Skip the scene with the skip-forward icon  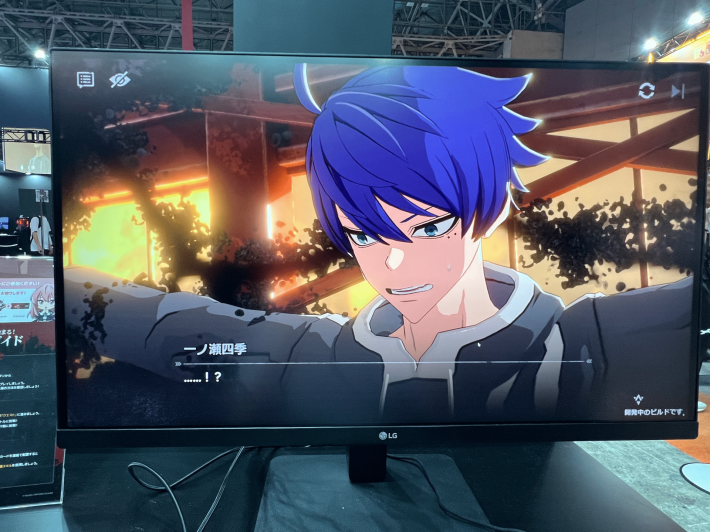(x=678, y=91)
